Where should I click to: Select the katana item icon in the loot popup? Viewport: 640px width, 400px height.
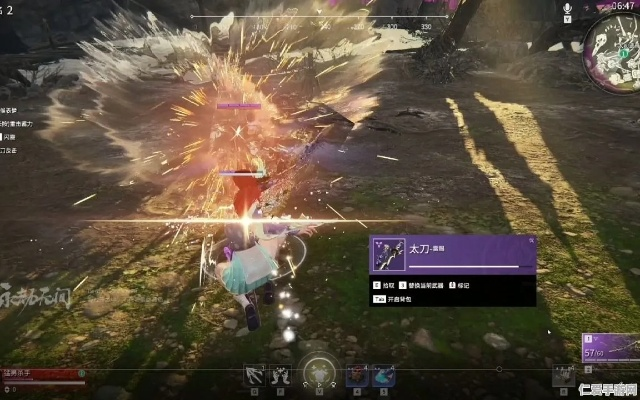click(386, 255)
